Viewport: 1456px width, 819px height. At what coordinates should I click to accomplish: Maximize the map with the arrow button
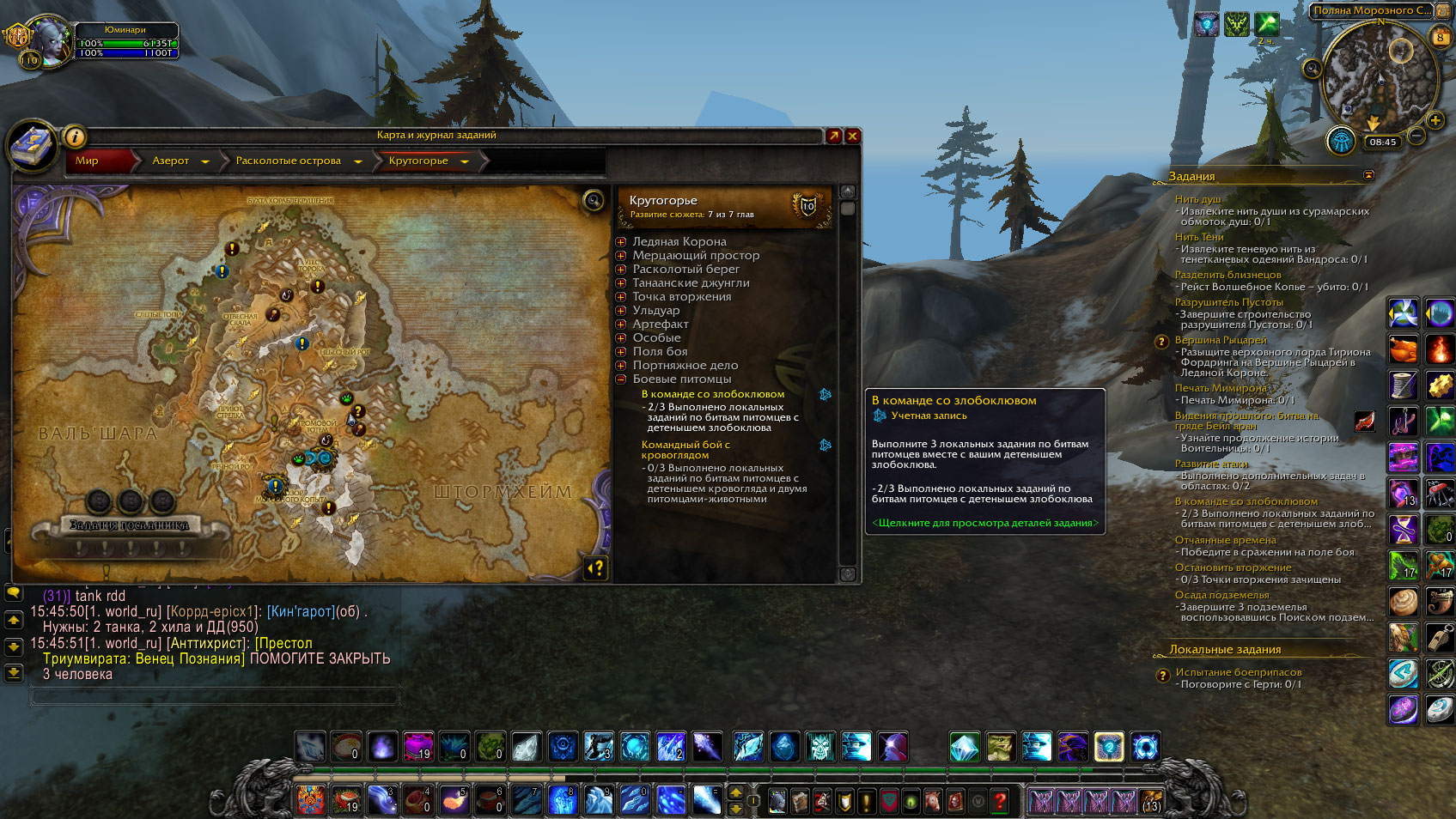coord(833,136)
